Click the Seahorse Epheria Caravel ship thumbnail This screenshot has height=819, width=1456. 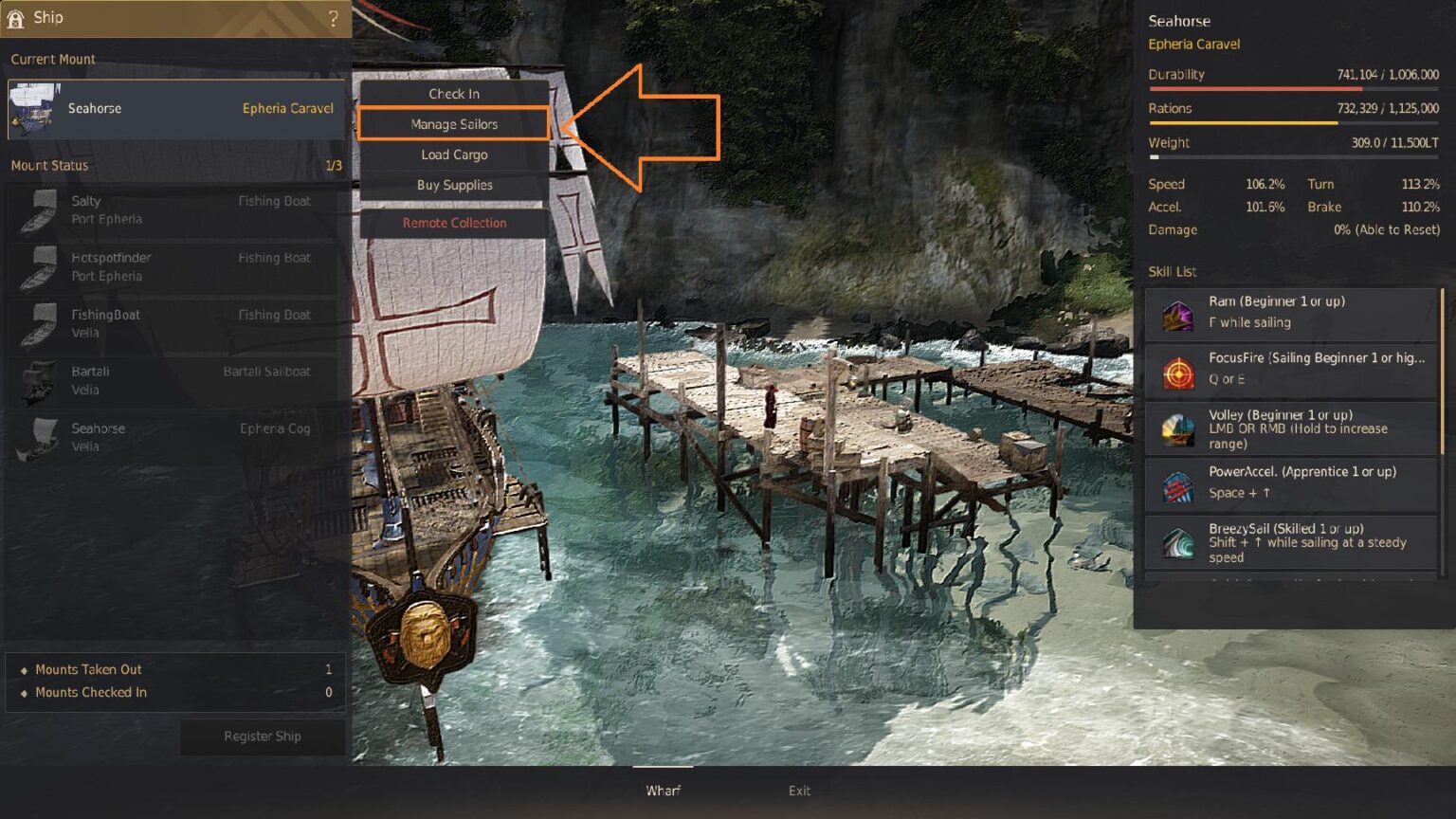tap(35, 107)
